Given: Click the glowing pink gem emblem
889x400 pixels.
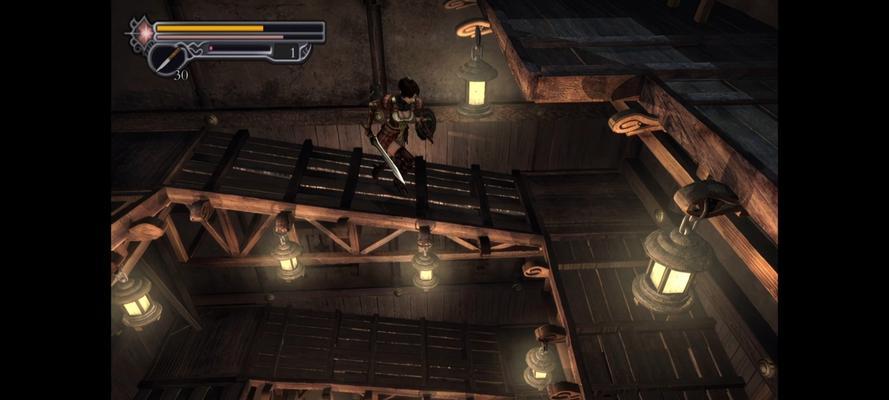Looking at the screenshot, I should pos(144,31).
